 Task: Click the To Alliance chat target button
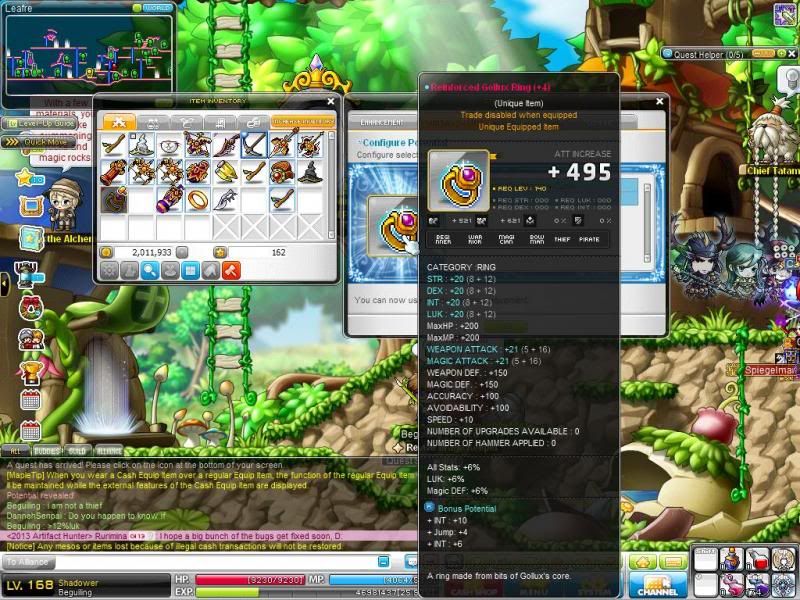[x=28, y=563]
